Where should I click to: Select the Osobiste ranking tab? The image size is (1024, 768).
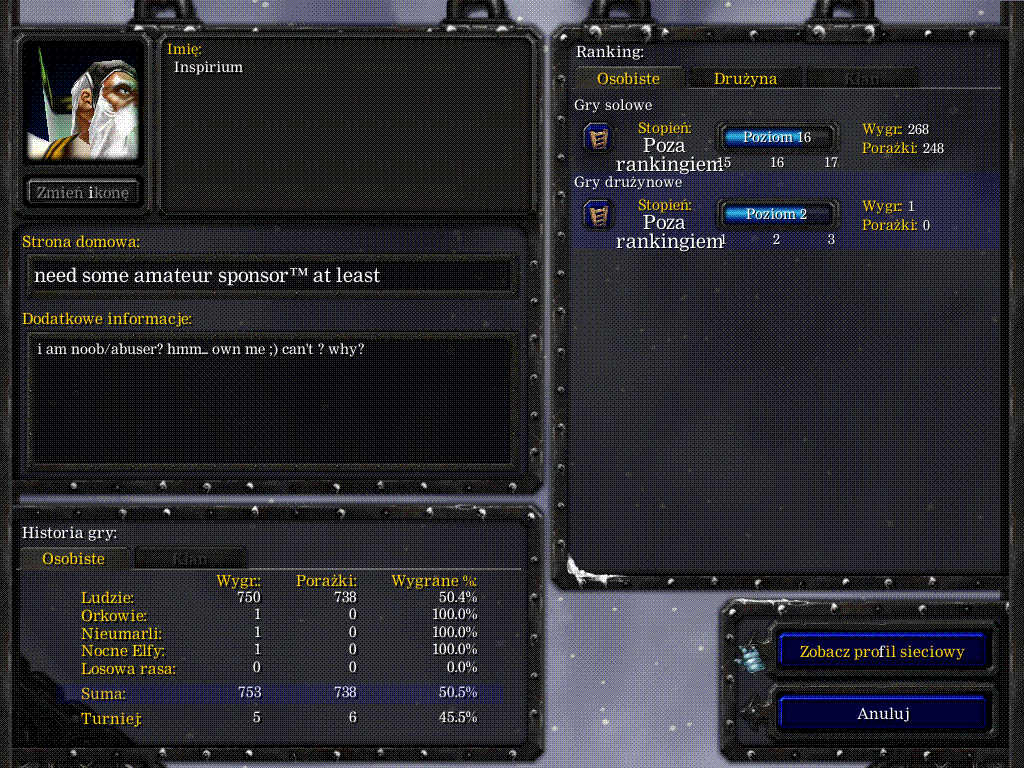pos(628,79)
